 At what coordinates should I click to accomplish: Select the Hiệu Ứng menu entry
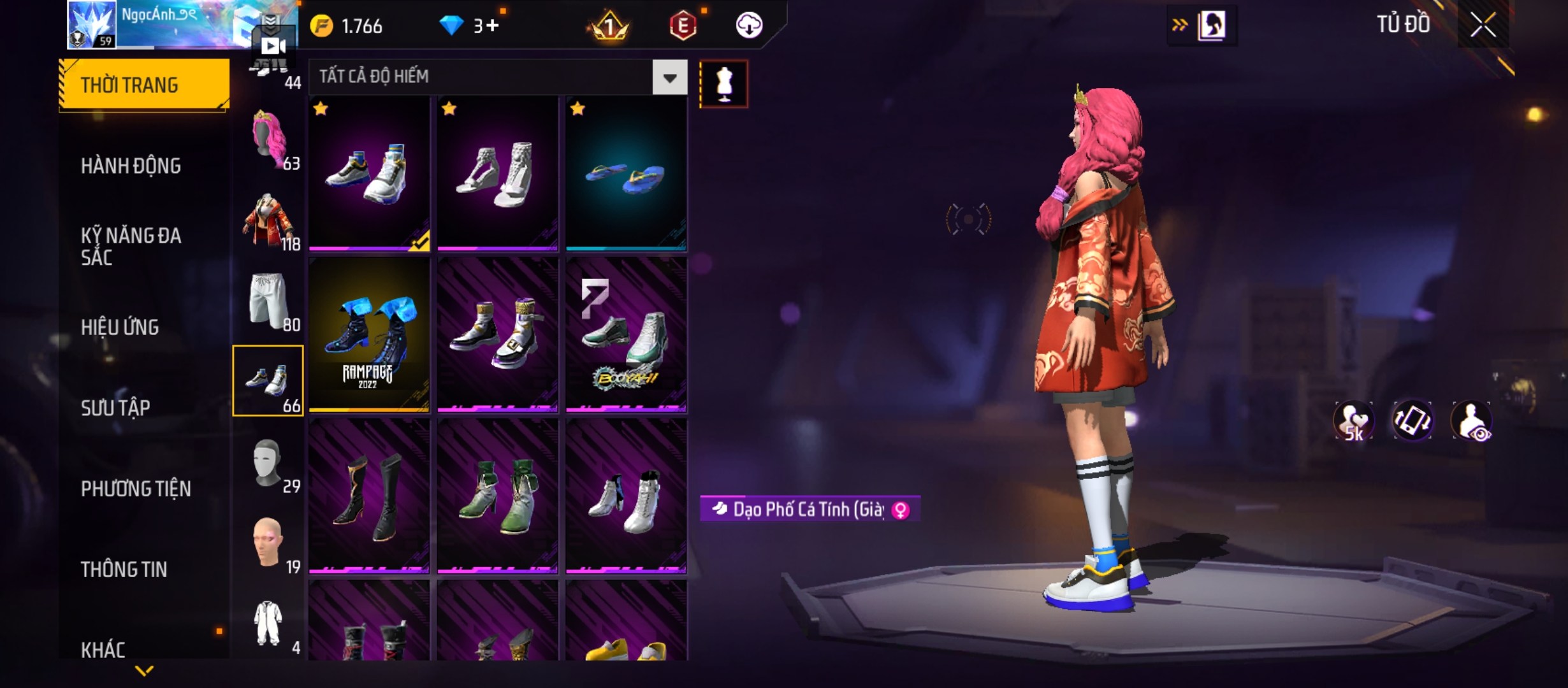[120, 327]
